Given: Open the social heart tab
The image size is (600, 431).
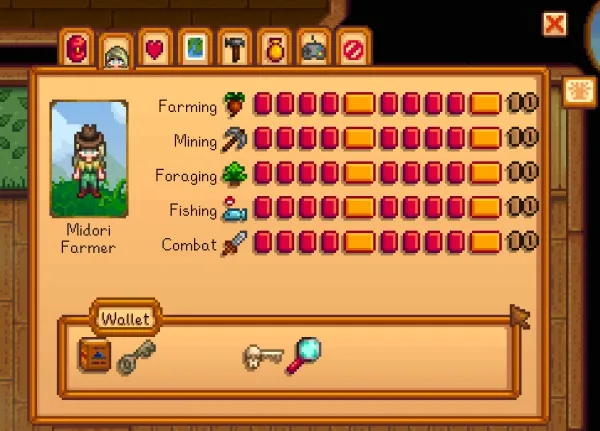Looking at the screenshot, I should pos(155,48).
